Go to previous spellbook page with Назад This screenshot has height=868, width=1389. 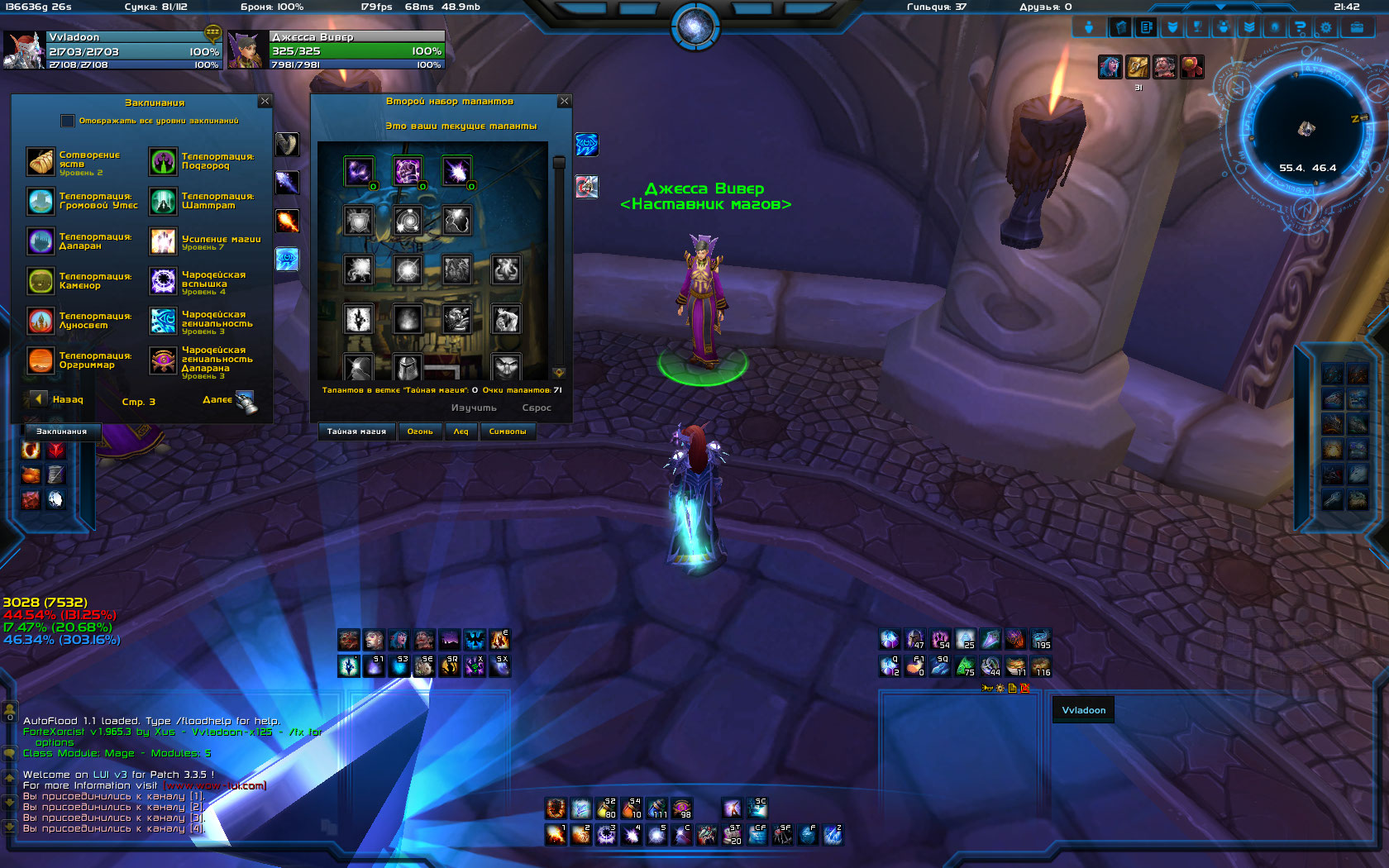(x=39, y=399)
